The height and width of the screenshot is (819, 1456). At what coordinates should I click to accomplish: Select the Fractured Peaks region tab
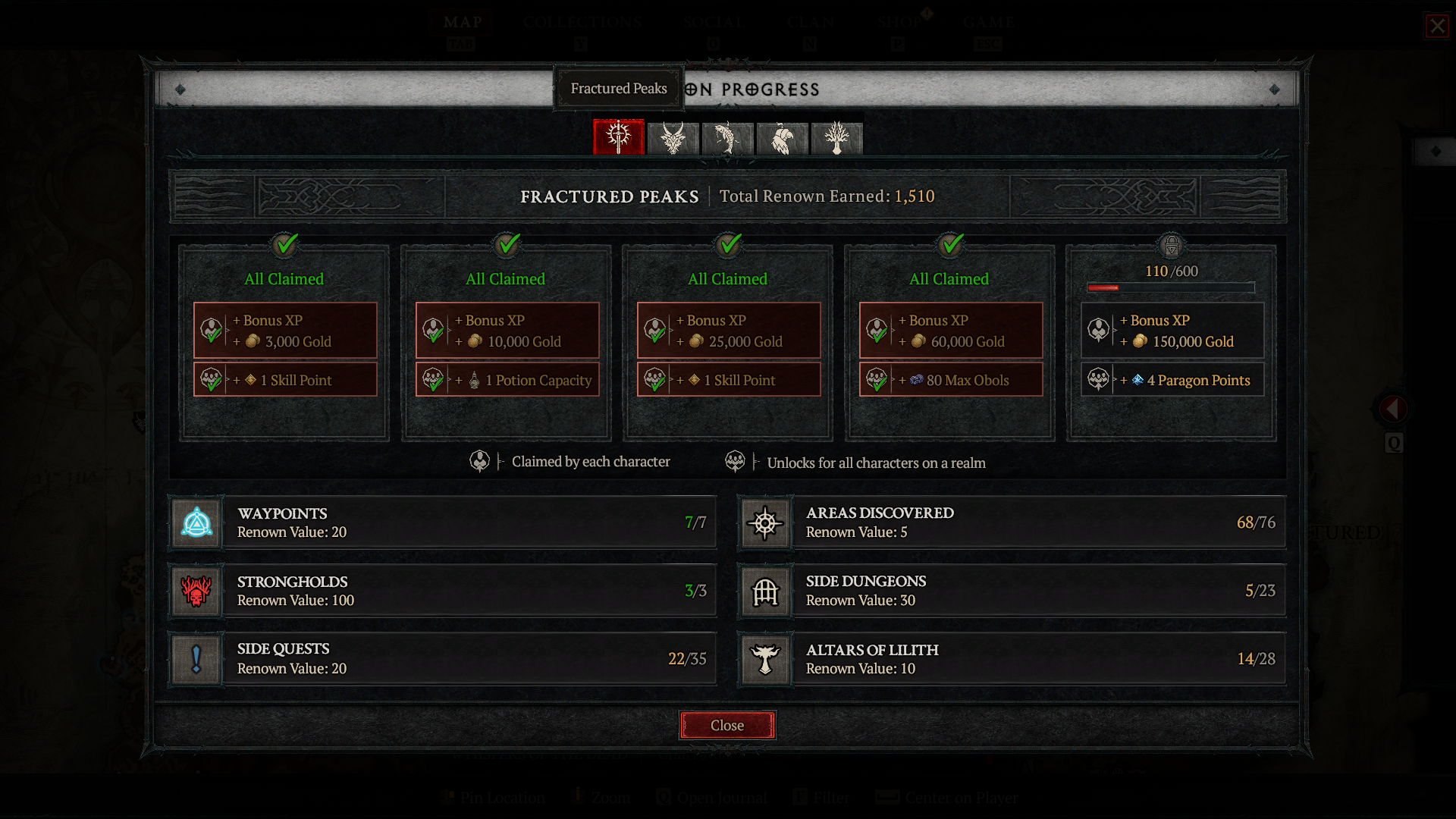click(619, 138)
